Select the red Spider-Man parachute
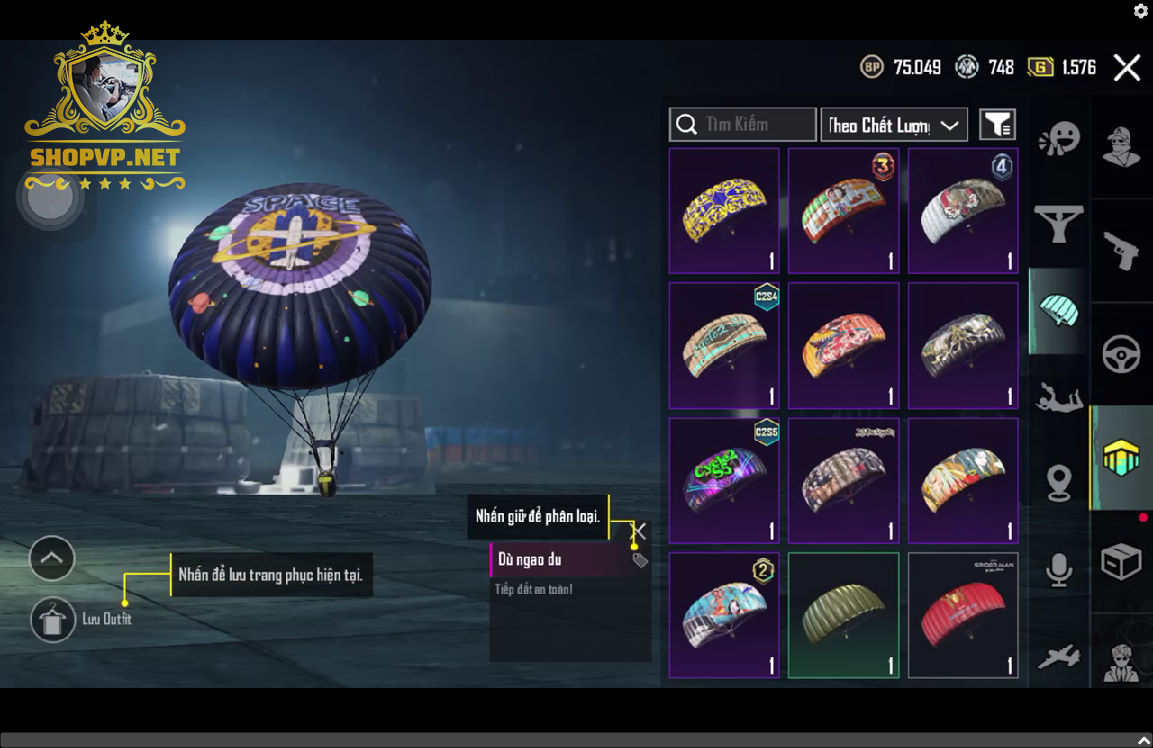The image size is (1153, 748). coord(962,615)
